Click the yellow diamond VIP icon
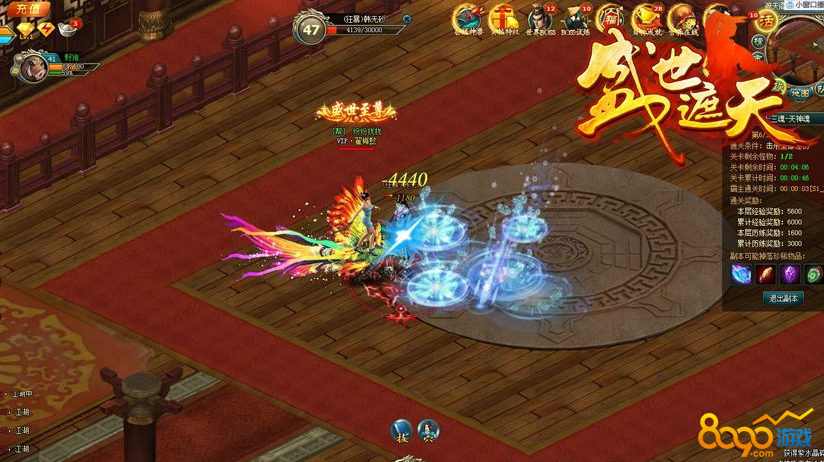824x462 pixels. [24, 28]
